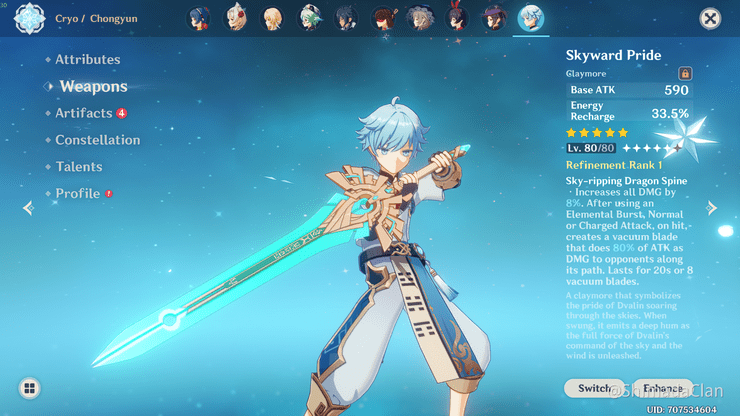Show the Talents page
This screenshot has width=740, height=416.
(79, 167)
